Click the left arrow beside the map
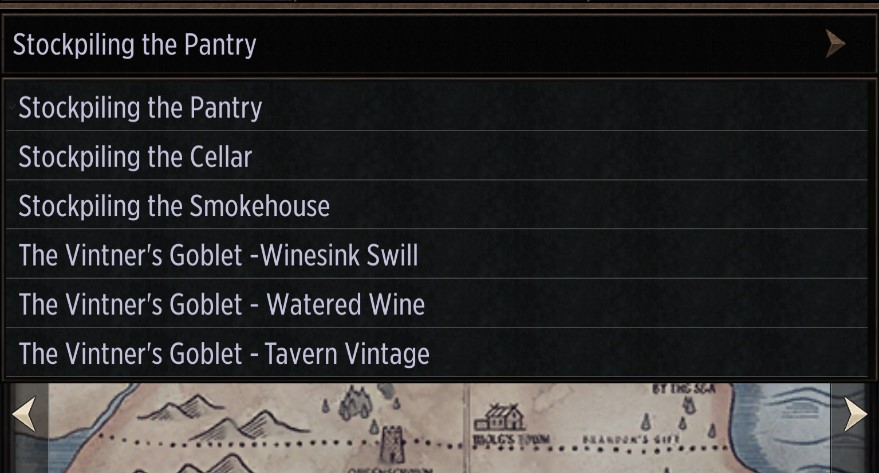Viewport: 879px width, 473px height. pos(23,414)
